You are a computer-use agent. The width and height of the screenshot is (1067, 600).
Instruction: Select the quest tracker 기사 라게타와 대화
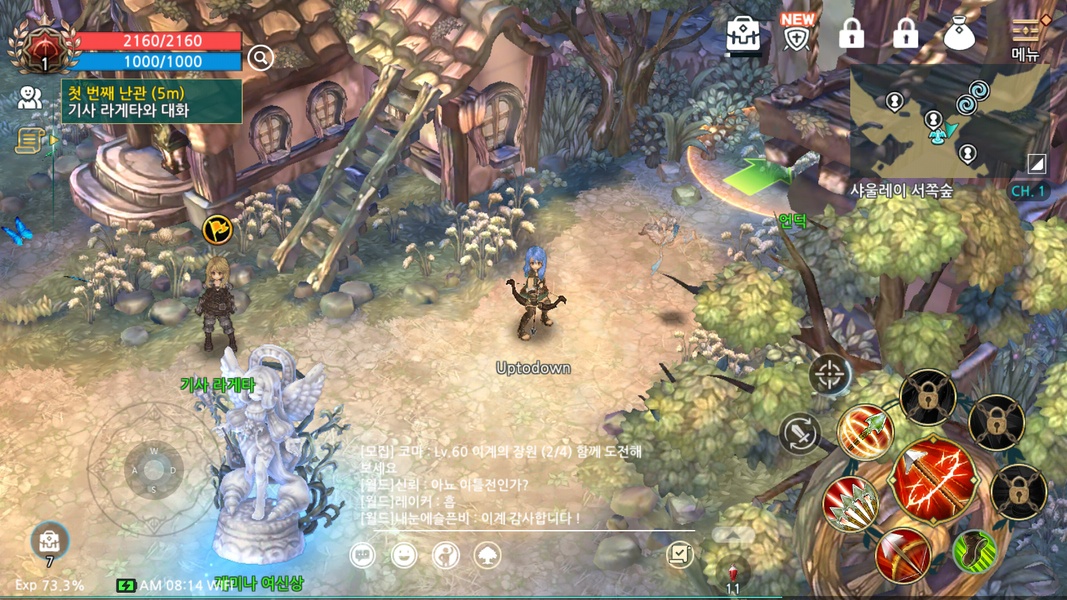coord(152,101)
